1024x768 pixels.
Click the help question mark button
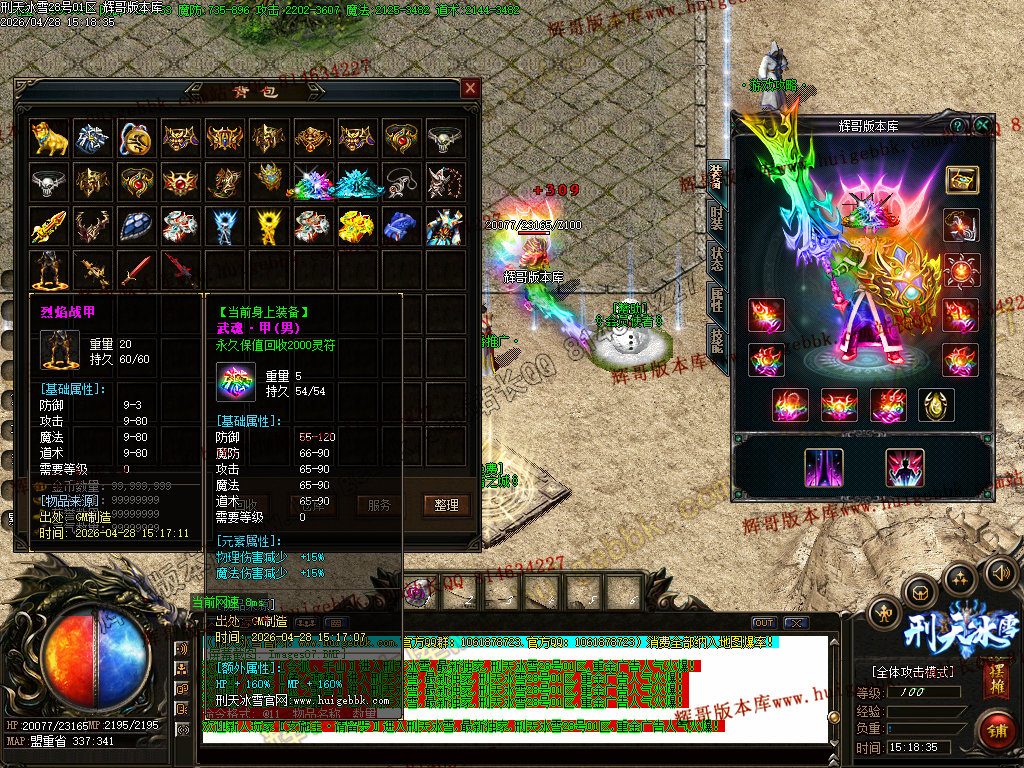(x=957, y=125)
